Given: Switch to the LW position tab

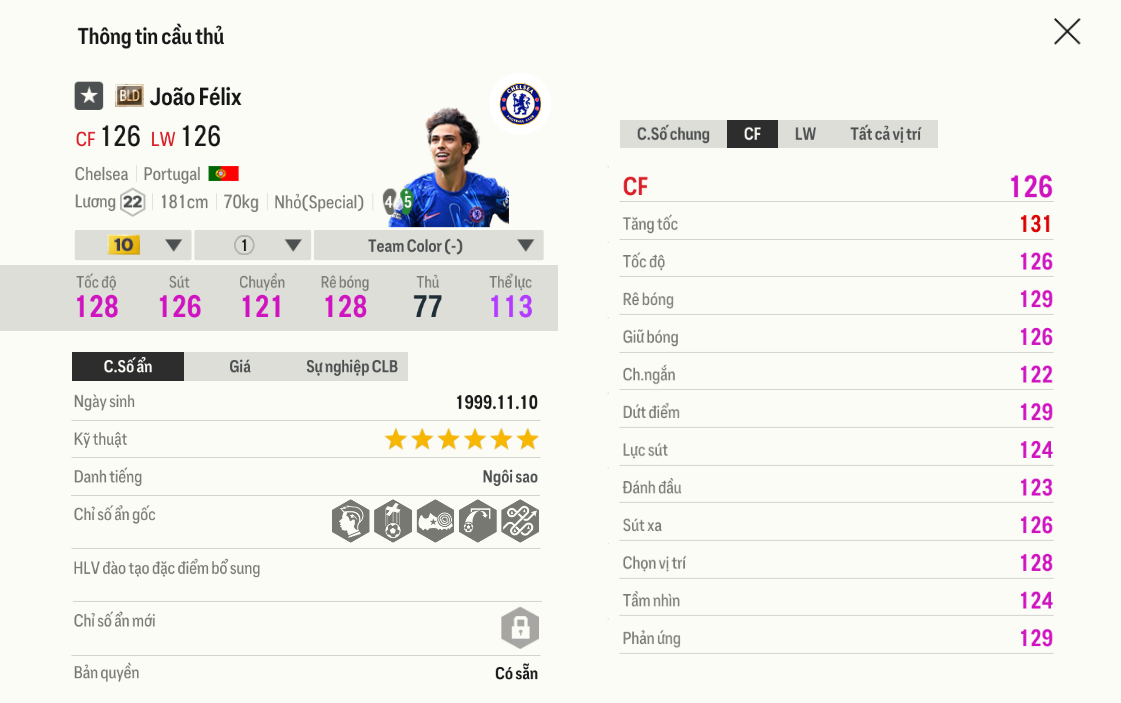Looking at the screenshot, I should point(805,134).
